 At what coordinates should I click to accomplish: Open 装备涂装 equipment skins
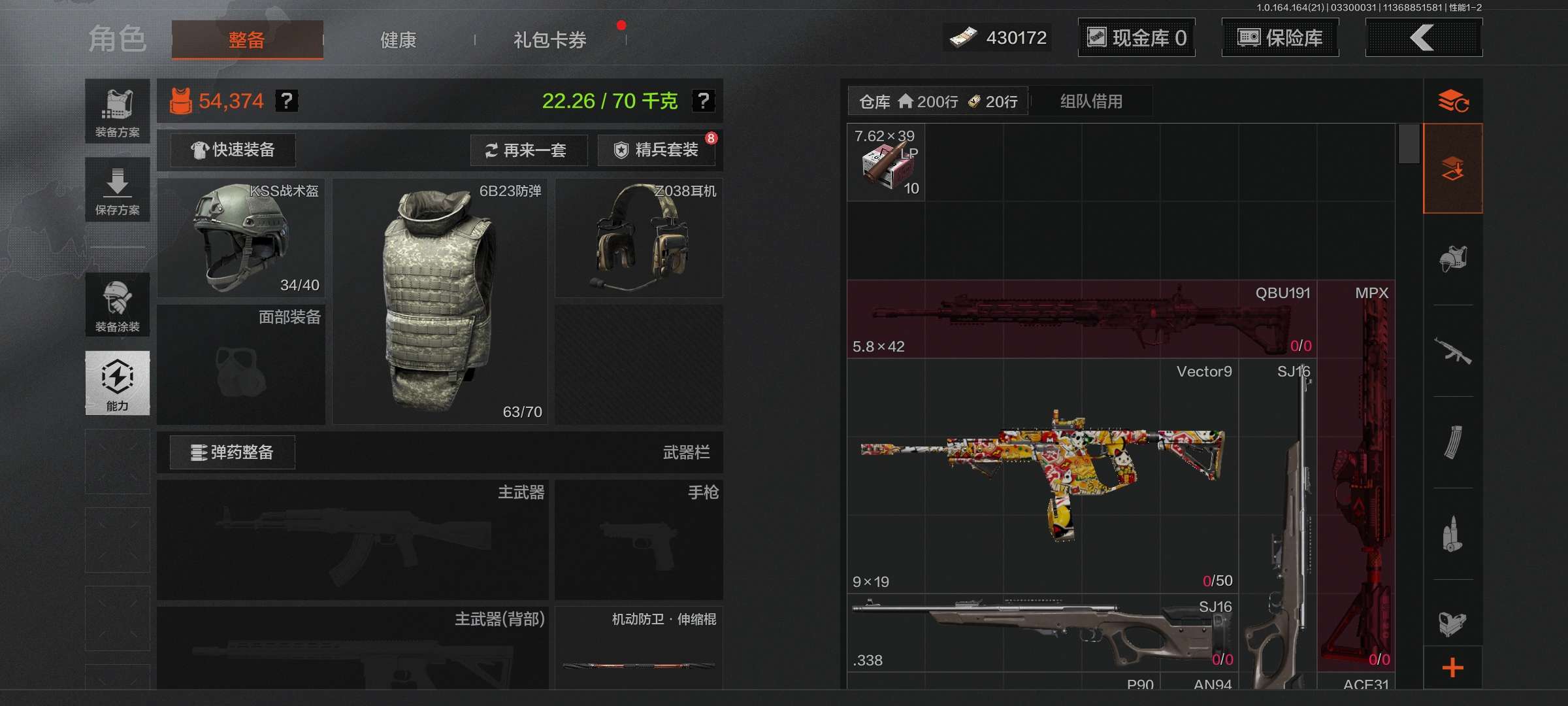[x=118, y=305]
